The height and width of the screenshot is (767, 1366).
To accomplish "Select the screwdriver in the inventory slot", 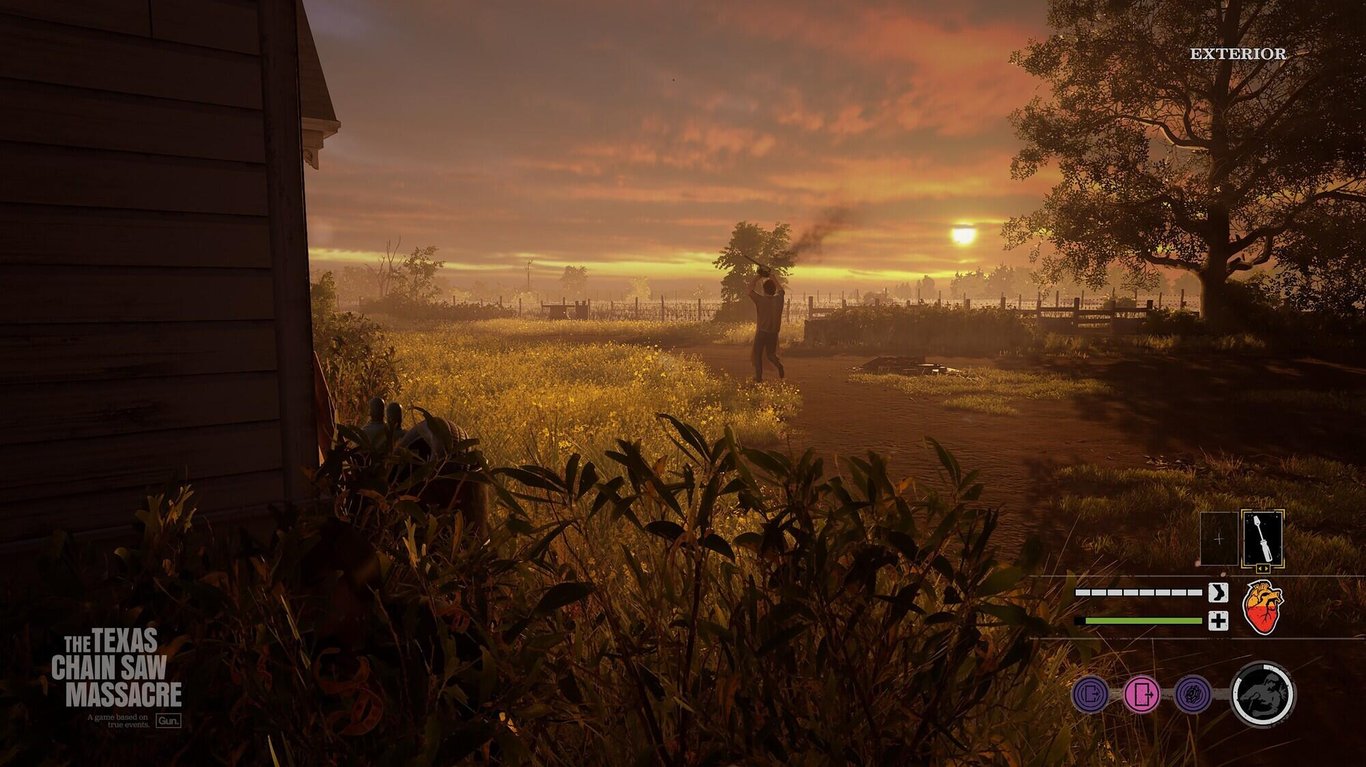I will (1262, 540).
